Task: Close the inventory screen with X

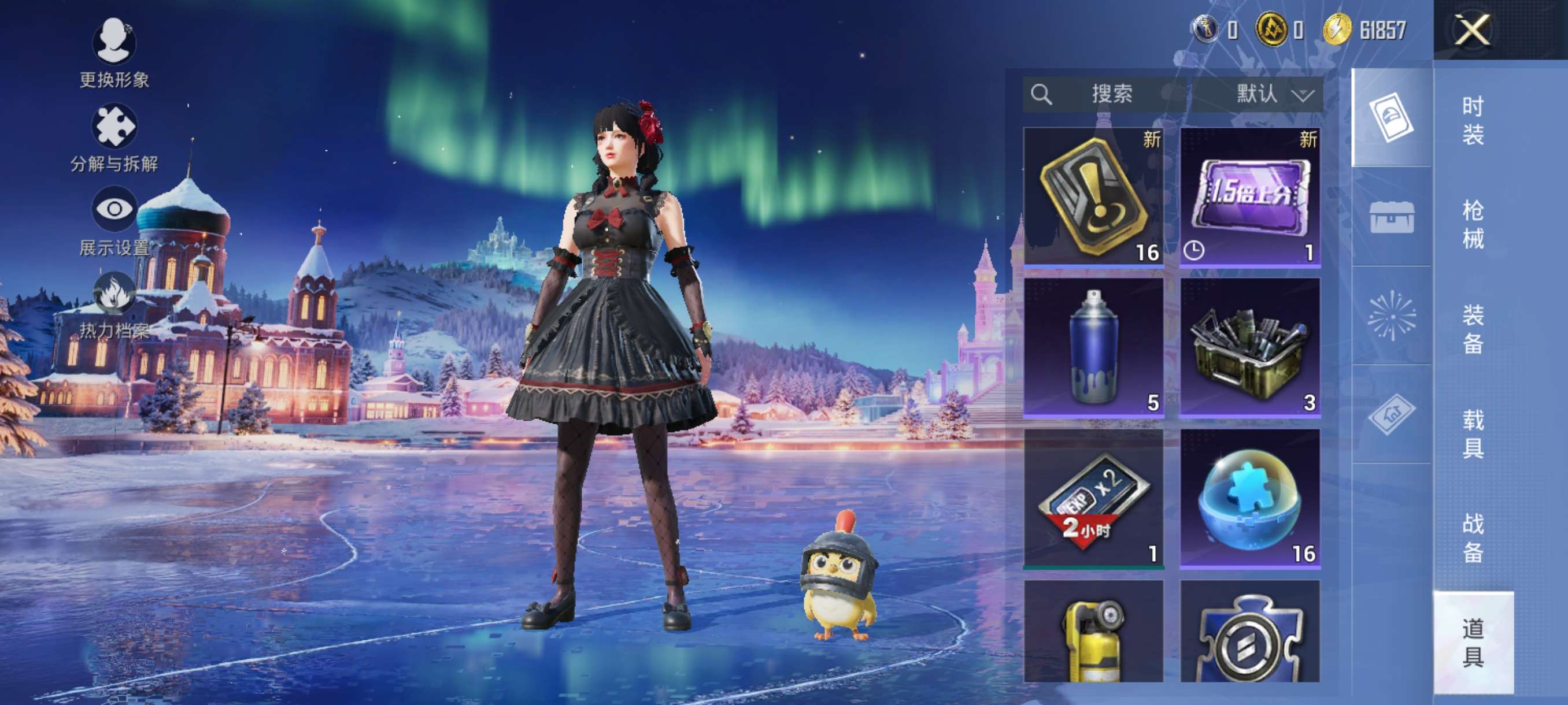Action: pos(1472,29)
